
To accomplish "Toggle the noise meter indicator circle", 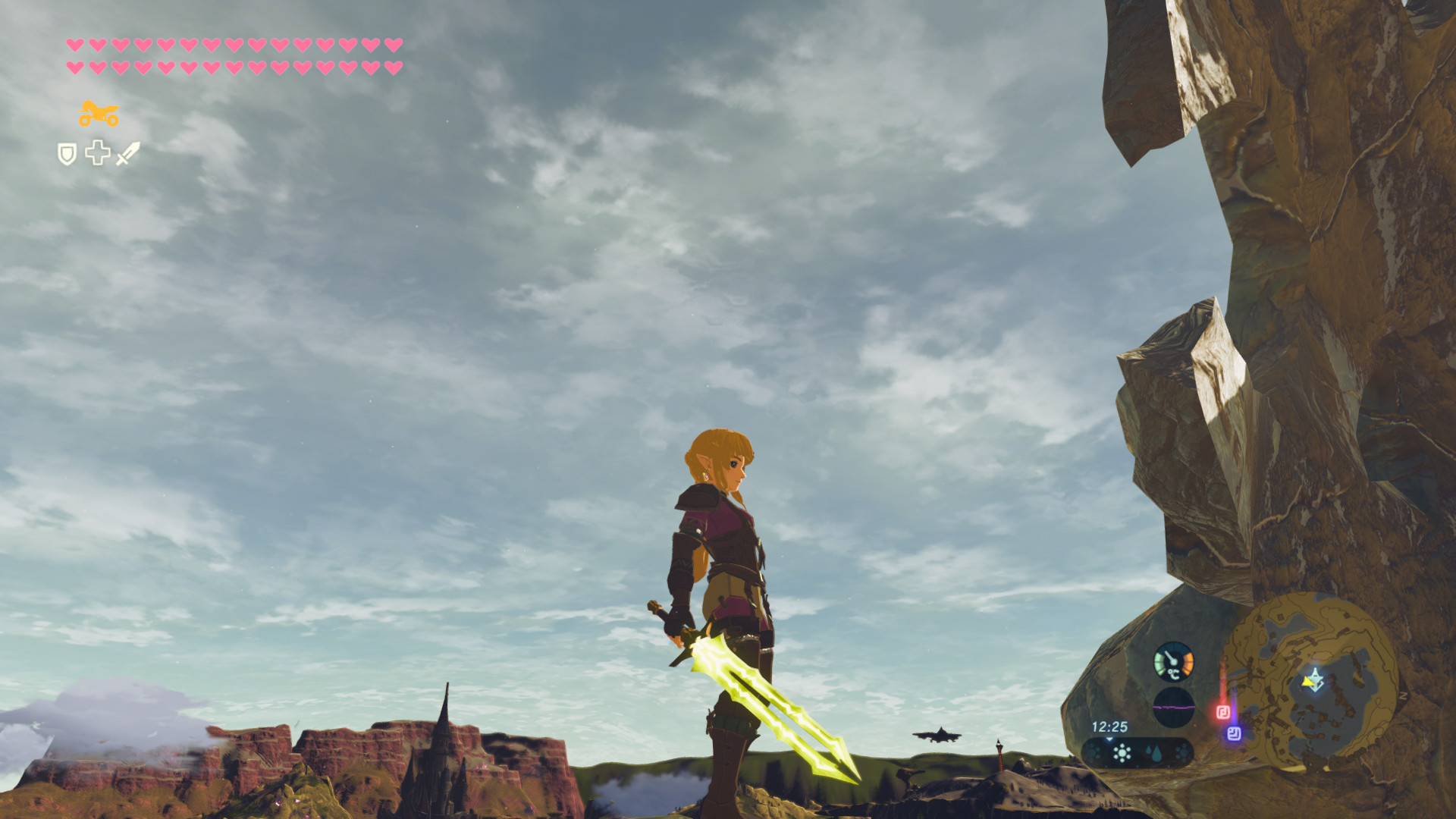I will [x=1174, y=708].
